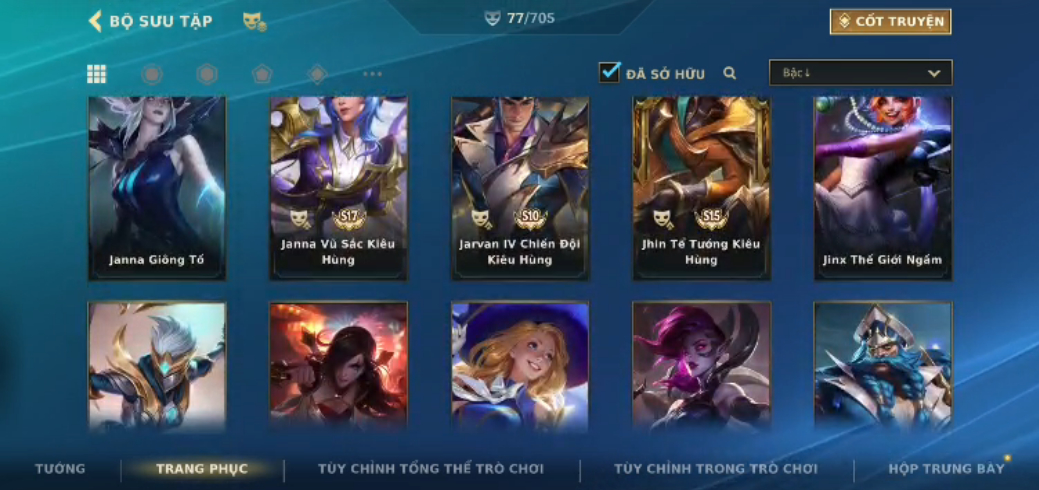Click the three-dot more filters icon
The height and width of the screenshot is (490, 1039).
pos(372,74)
